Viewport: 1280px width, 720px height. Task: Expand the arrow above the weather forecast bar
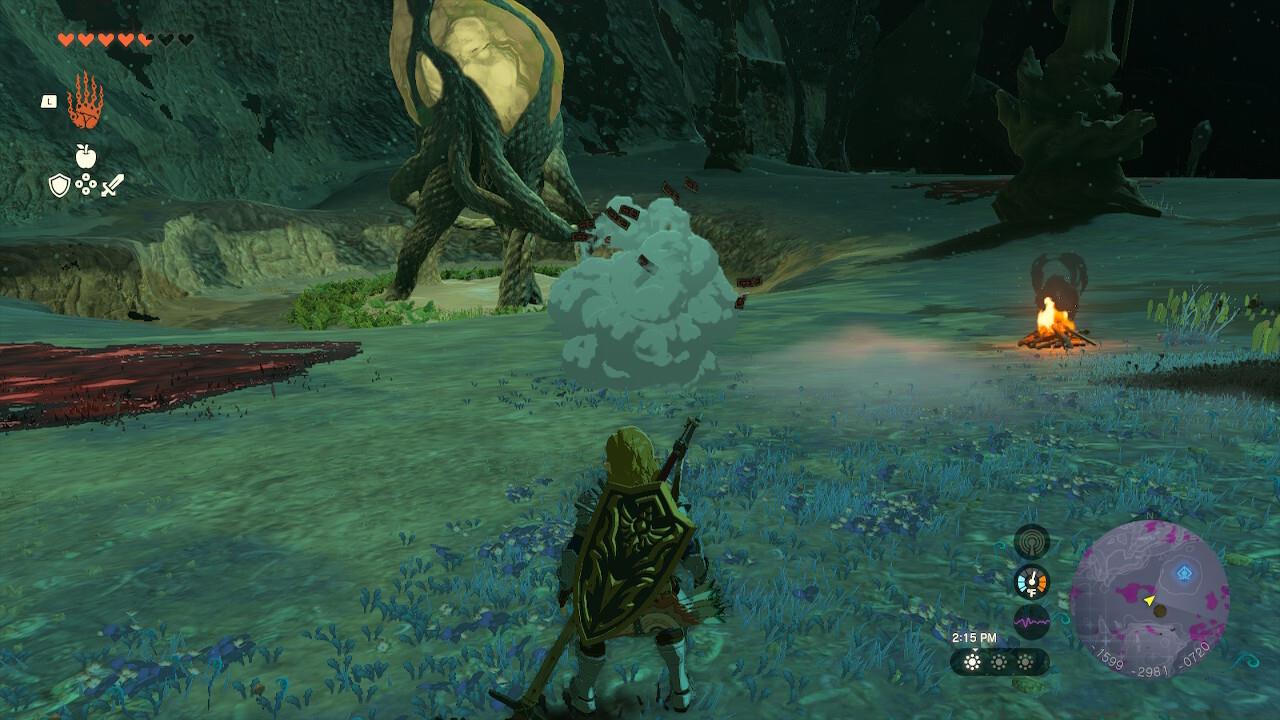click(x=975, y=650)
